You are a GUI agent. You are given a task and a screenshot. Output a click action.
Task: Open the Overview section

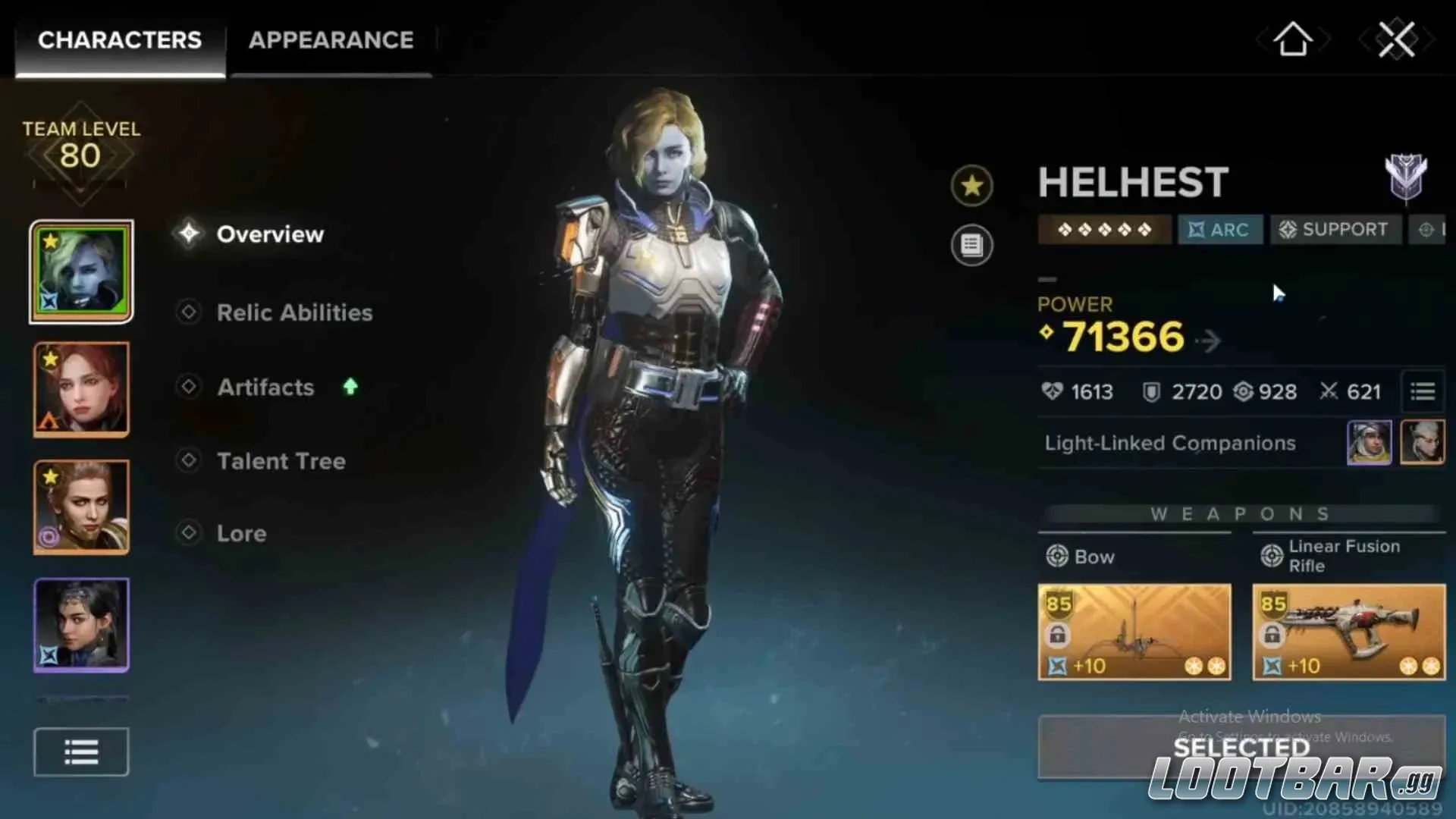(x=269, y=234)
